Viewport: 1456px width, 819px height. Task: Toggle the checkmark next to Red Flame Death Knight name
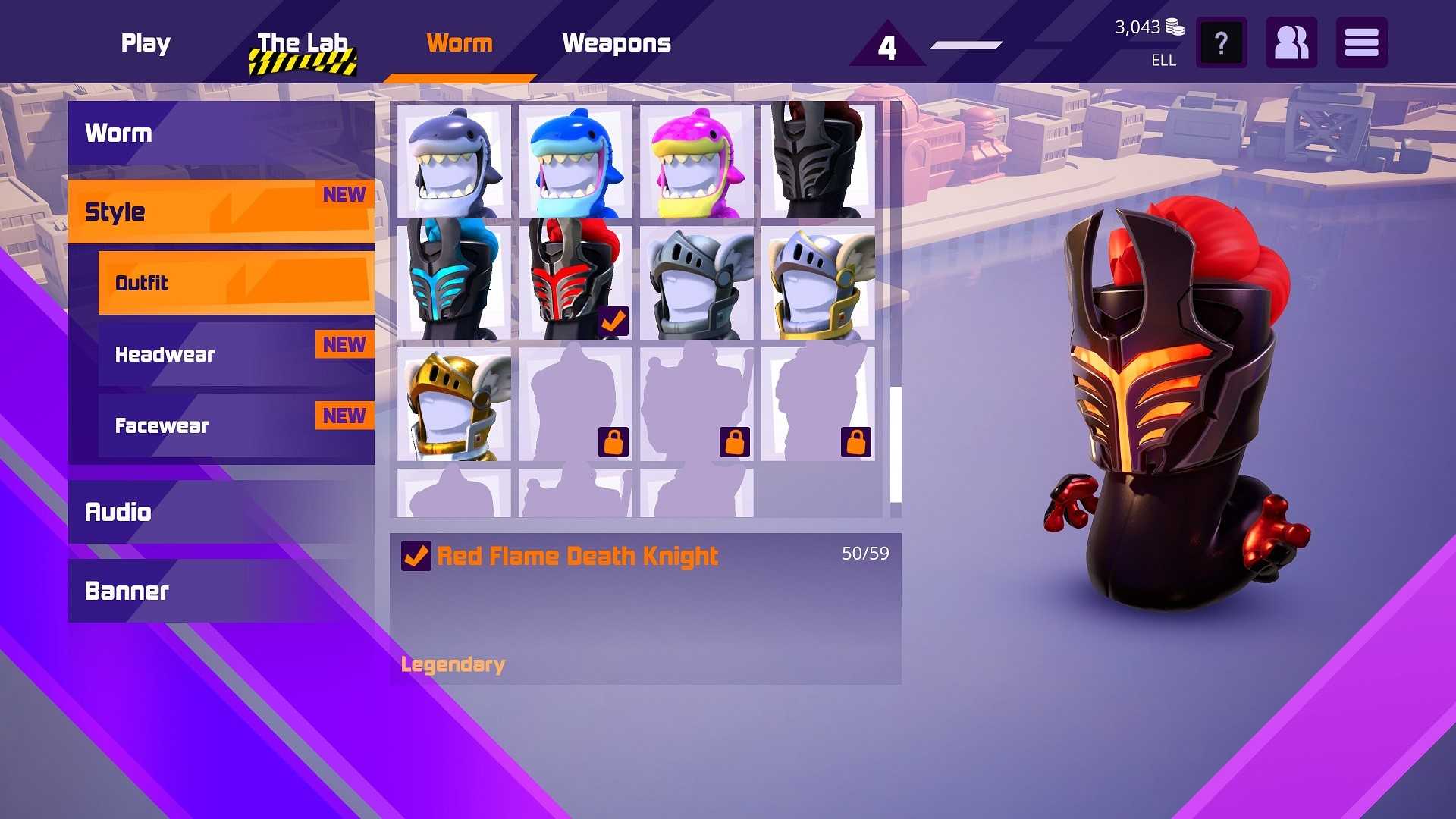point(414,556)
